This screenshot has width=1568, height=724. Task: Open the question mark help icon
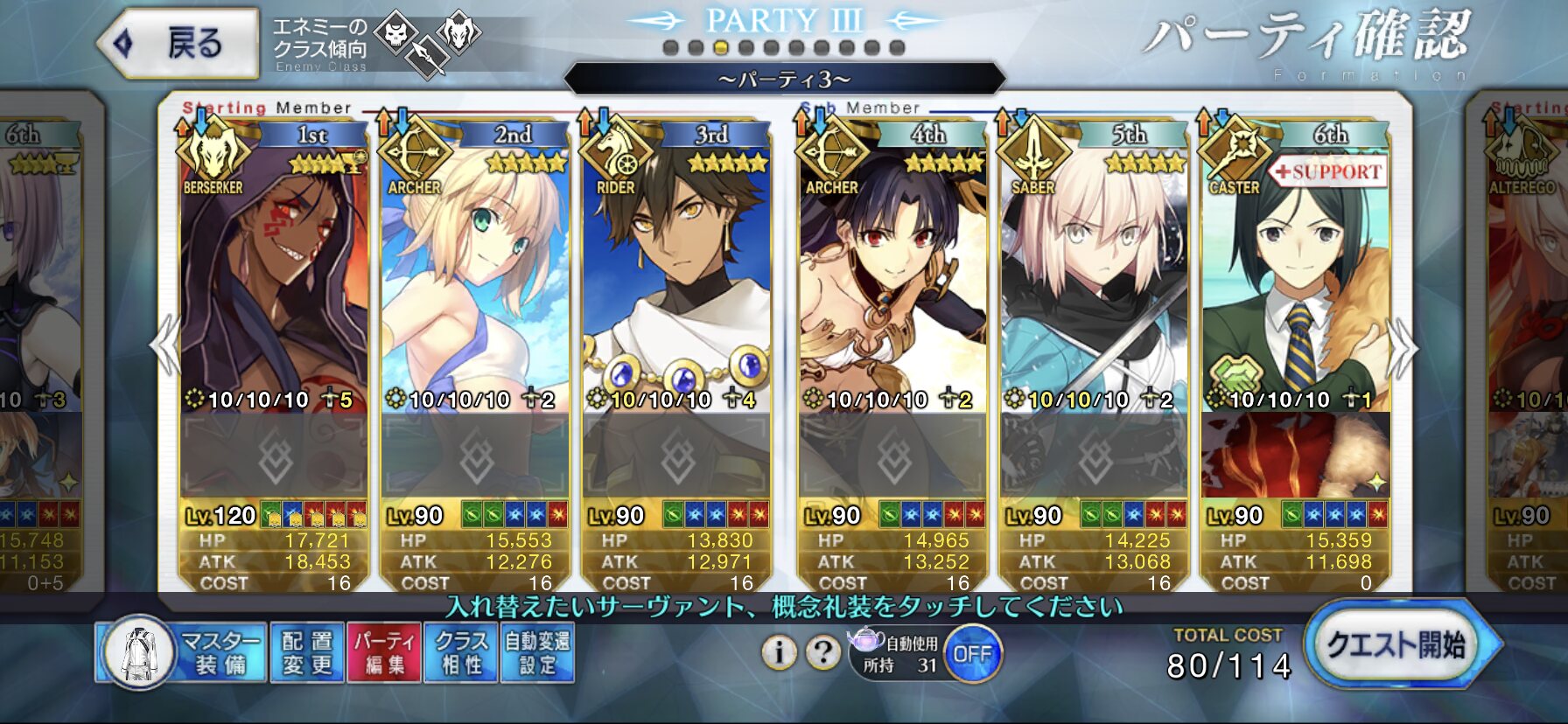coord(822,652)
